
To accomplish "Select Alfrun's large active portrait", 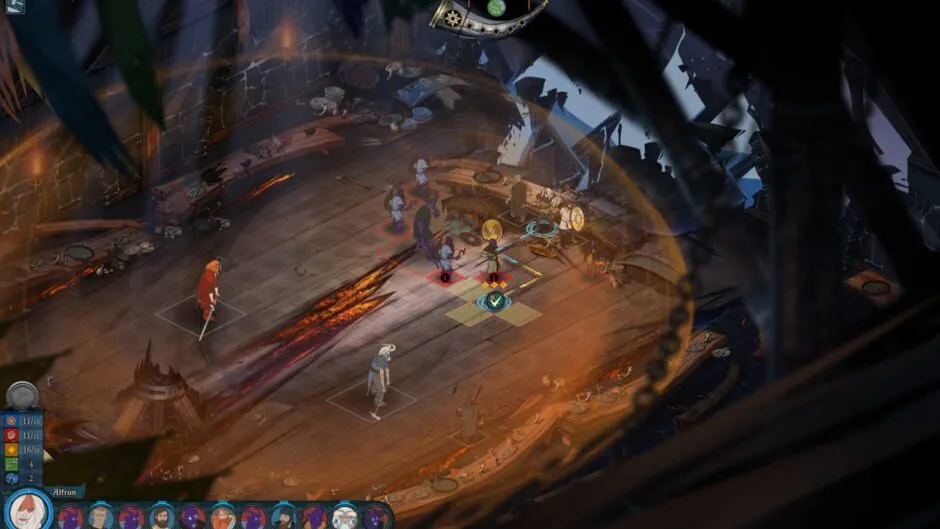I will 30,510.
